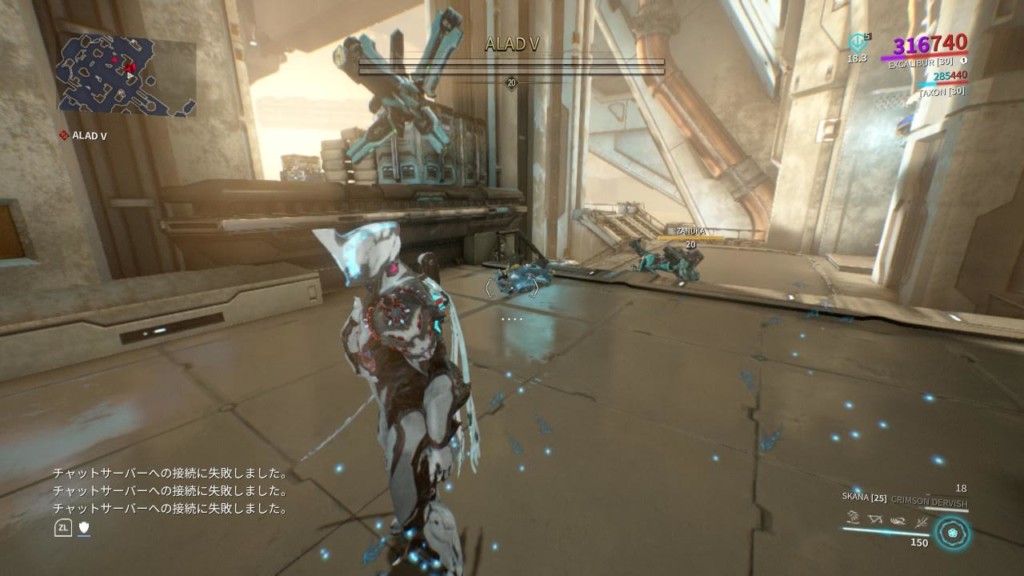Image resolution: width=1024 pixels, height=576 pixels.
Task: Activate the Slash Dash ability icon
Action: pyautogui.click(x=852, y=519)
